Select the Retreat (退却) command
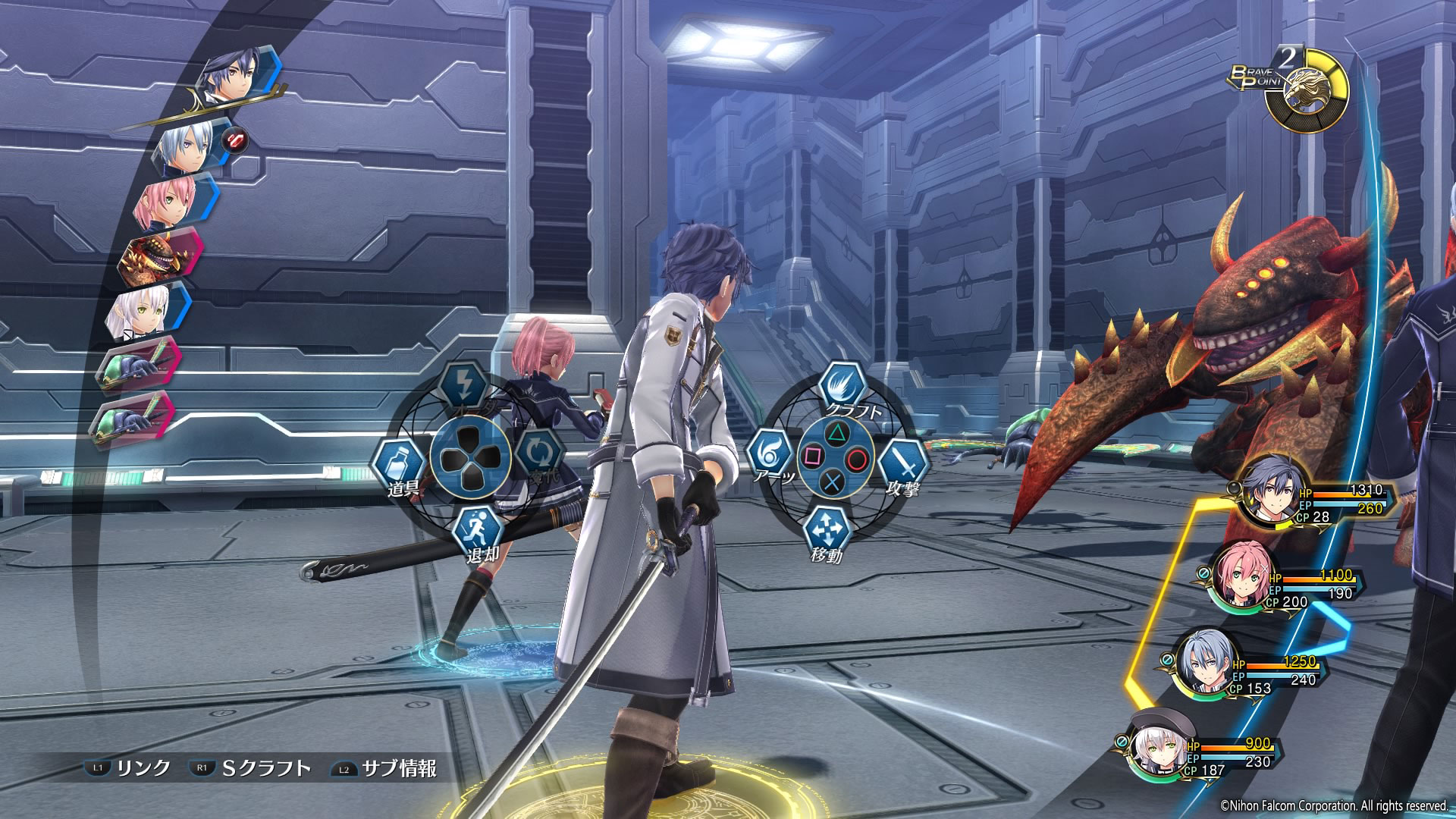The width and height of the screenshot is (1456, 819). pyautogui.click(x=480, y=527)
